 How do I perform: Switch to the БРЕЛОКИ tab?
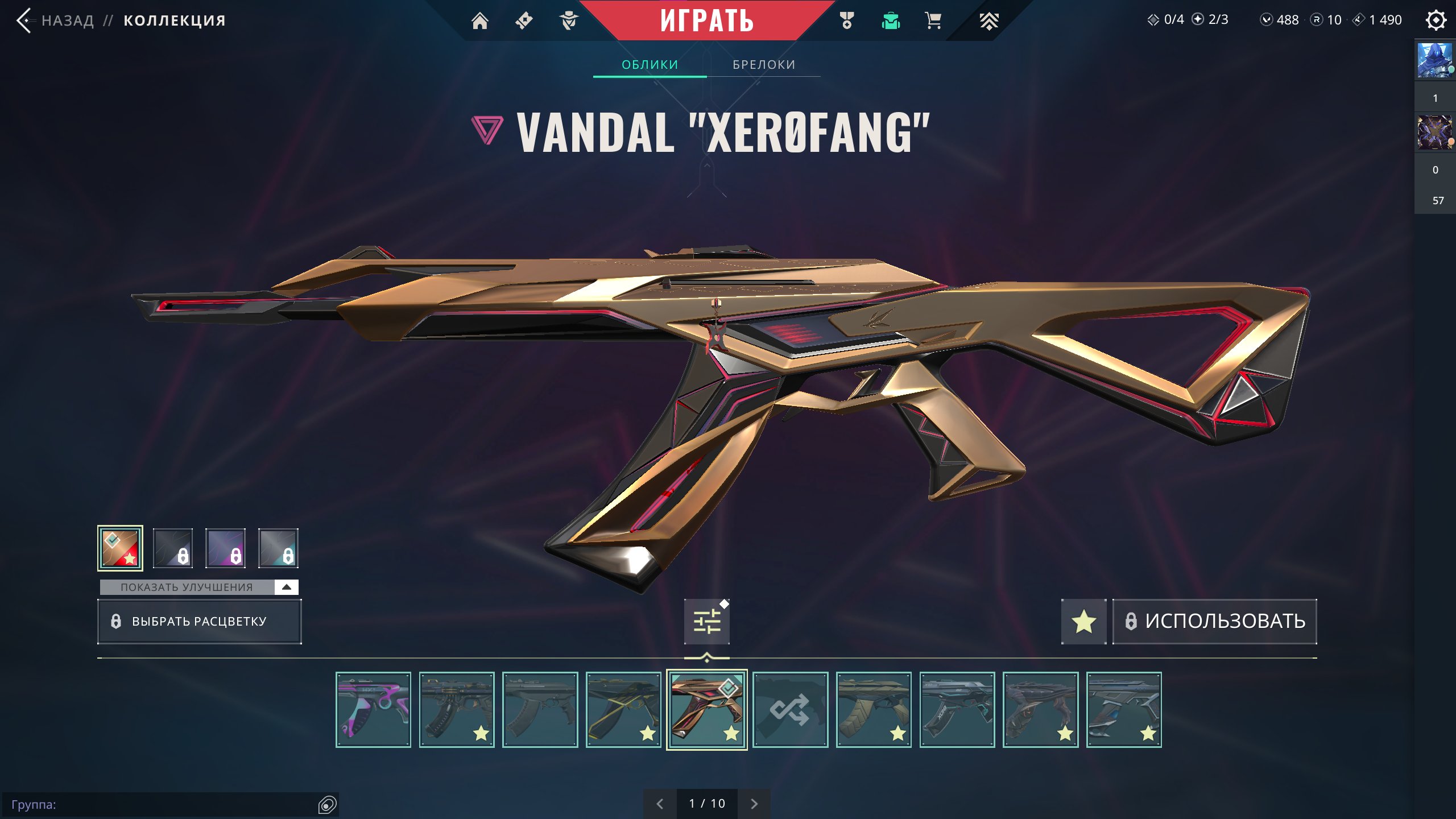(x=764, y=65)
